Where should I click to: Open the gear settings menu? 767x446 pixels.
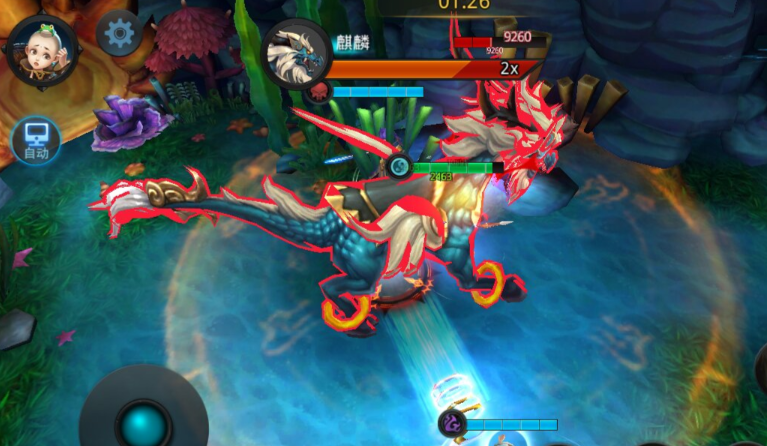120,34
